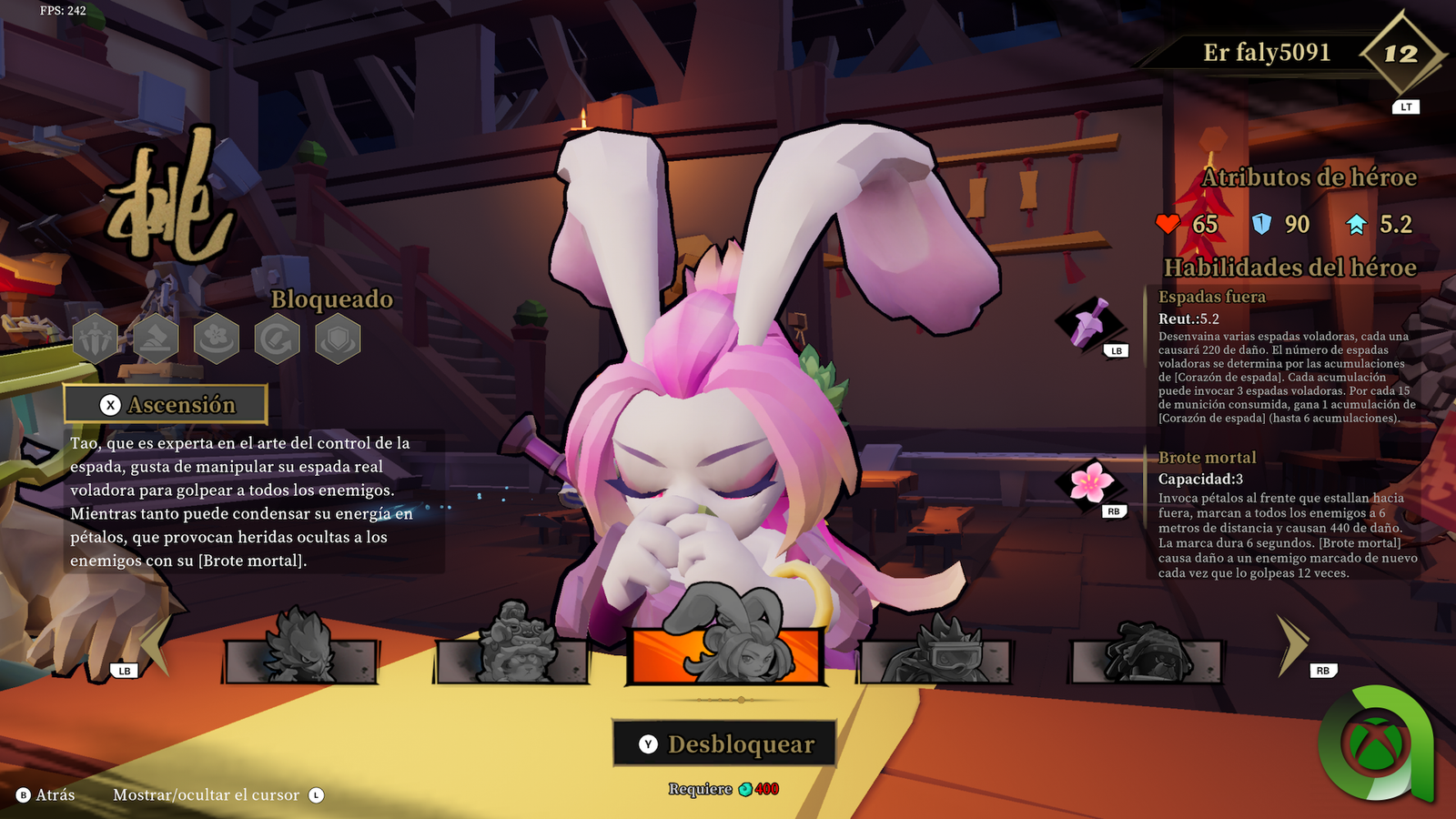The height and width of the screenshot is (819, 1456).
Task: View the Brote mortal flower skill icon
Action: point(1090,483)
